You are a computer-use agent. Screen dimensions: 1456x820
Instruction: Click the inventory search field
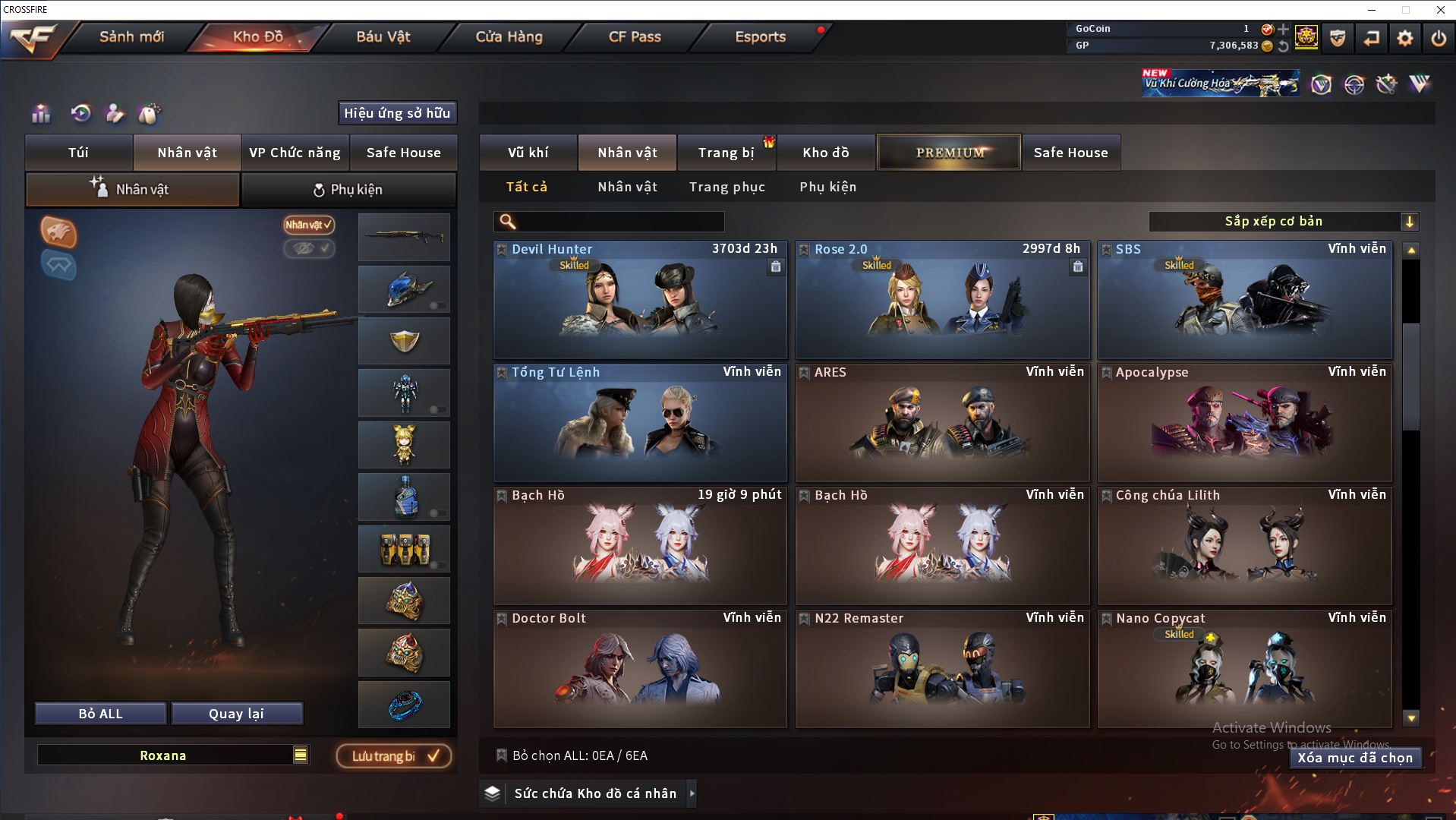coord(619,222)
